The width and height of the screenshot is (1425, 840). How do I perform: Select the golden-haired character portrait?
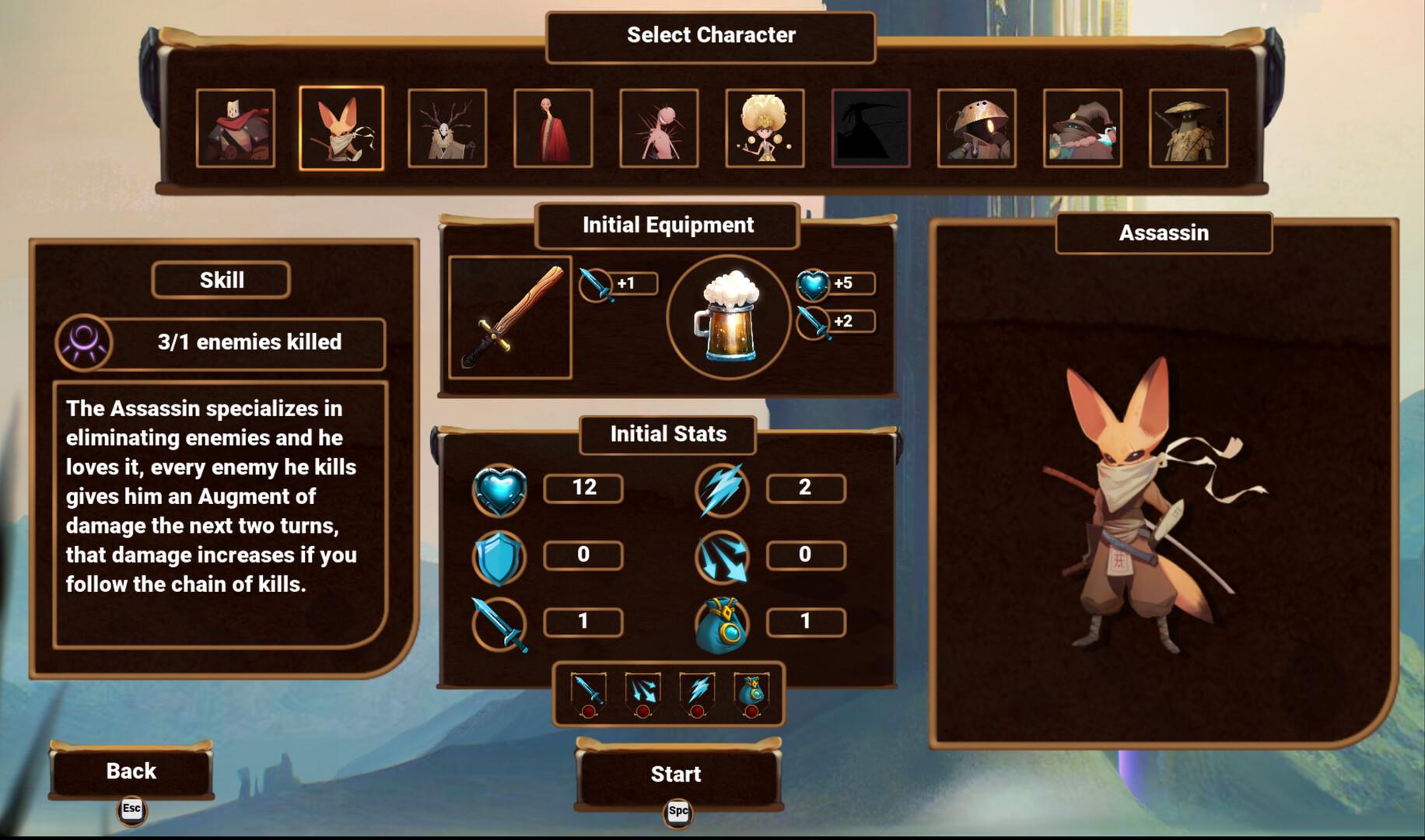(x=765, y=128)
